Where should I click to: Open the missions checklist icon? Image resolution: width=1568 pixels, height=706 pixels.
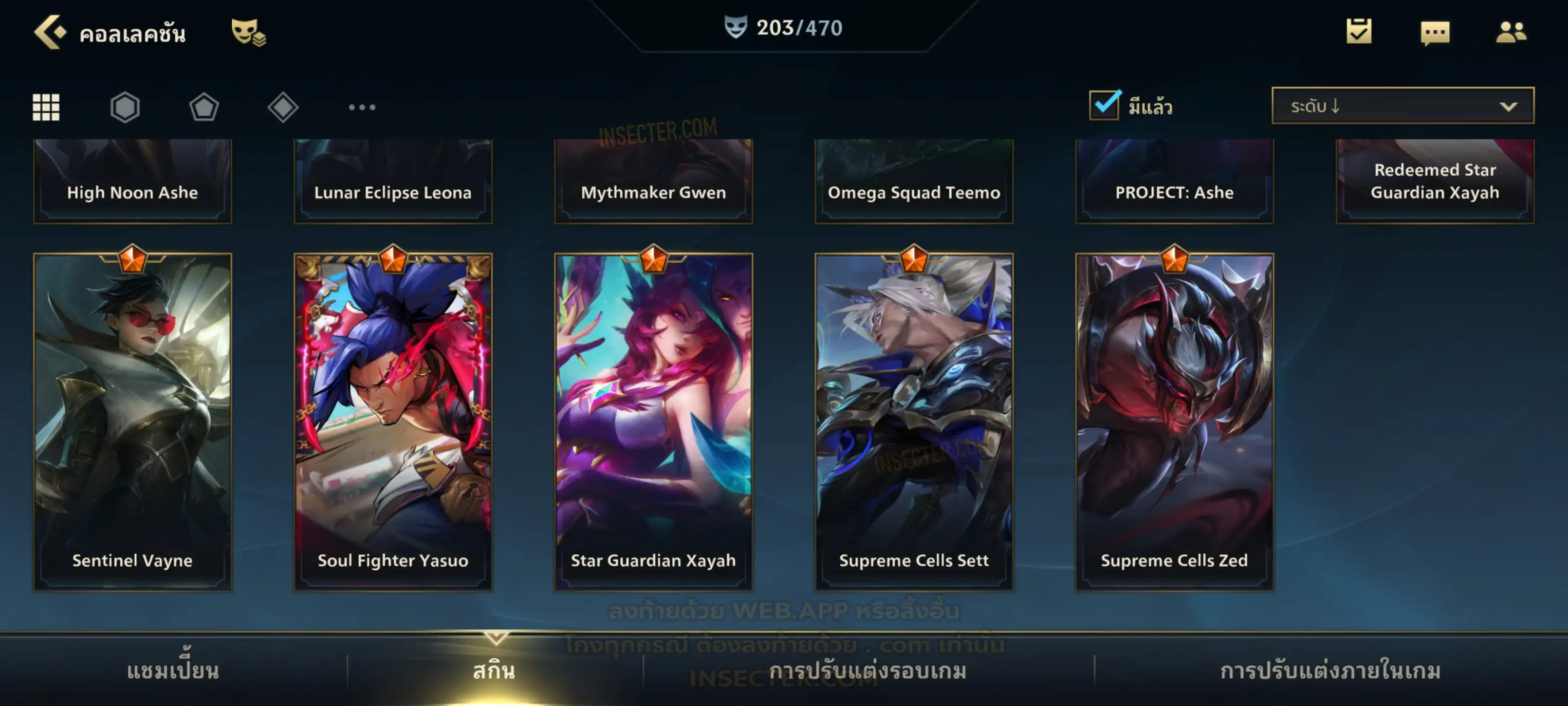click(x=1359, y=31)
